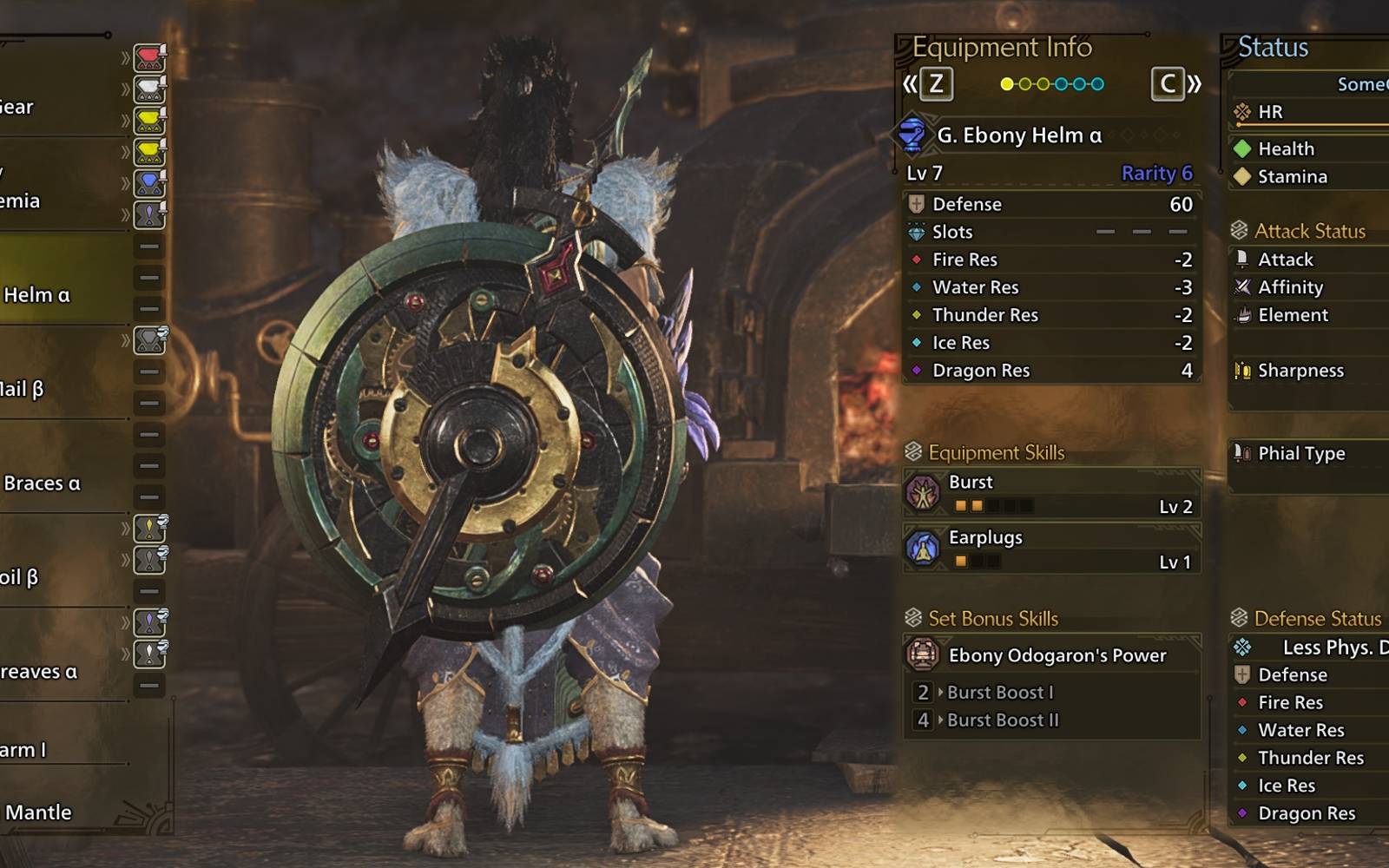Screen dimensions: 1389x868
Task: Show the Burst Boost II bonus tier
Action: pos(1003,720)
